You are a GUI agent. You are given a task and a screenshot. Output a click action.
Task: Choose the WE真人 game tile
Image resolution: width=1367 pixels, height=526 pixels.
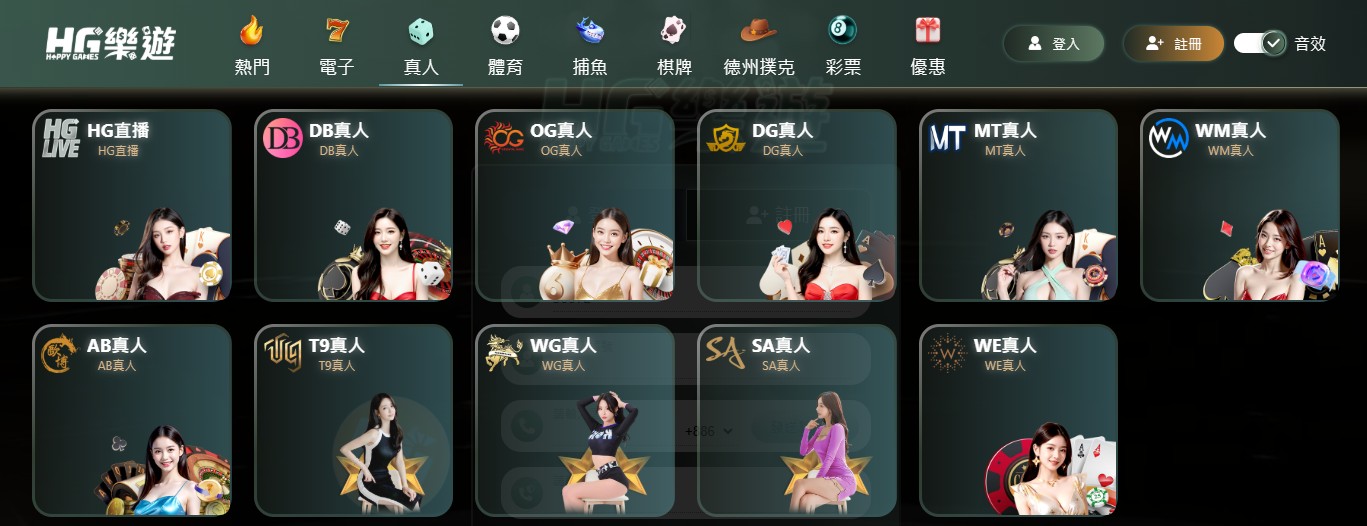tap(1018, 420)
